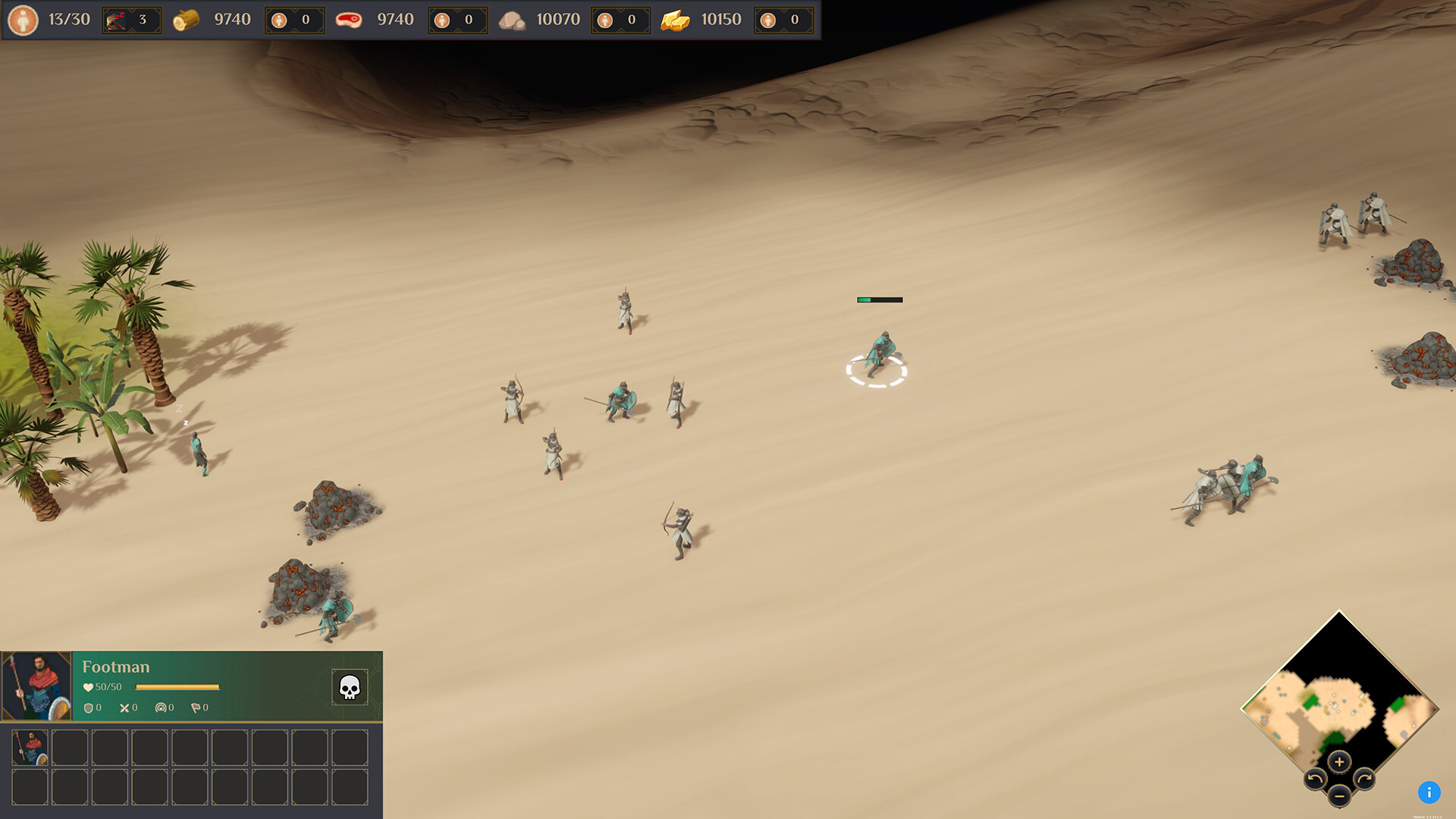Rotate the camera right via minimap control

point(1364,780)
